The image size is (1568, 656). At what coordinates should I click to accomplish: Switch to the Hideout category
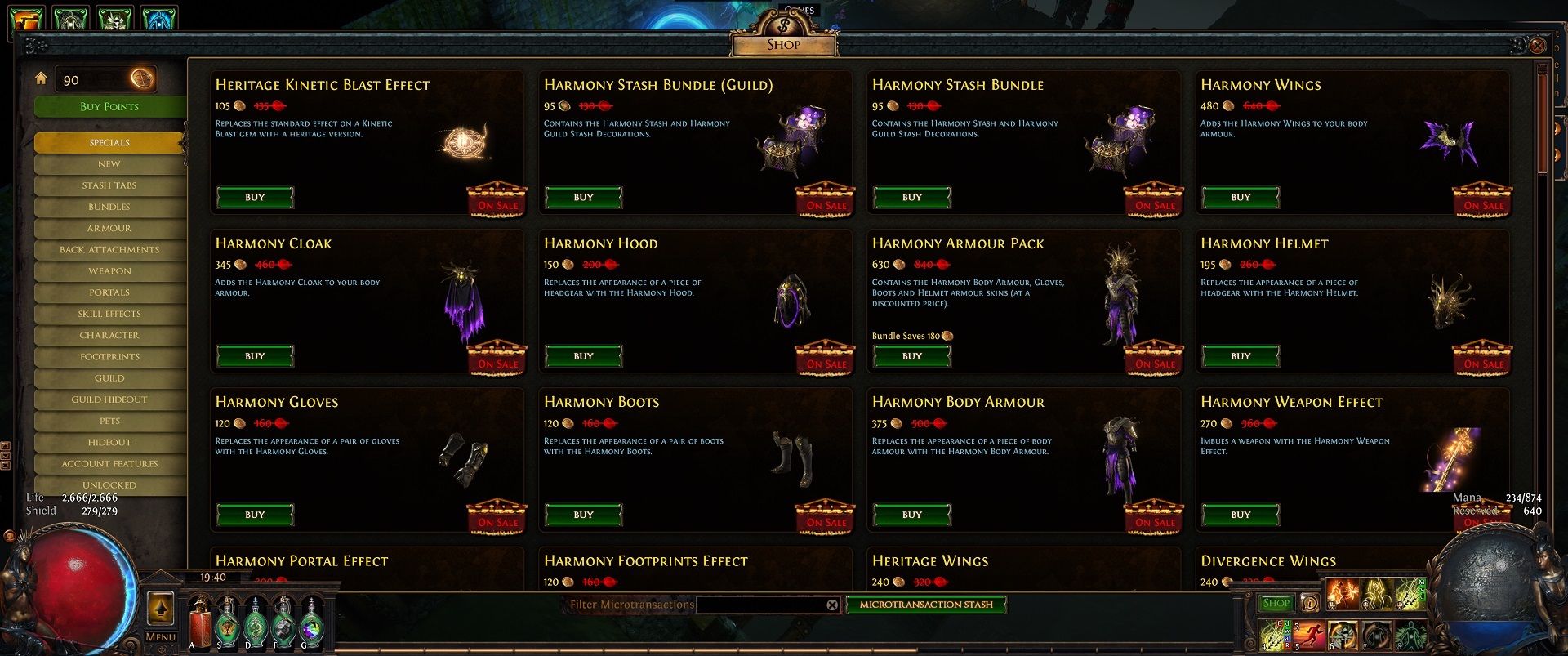(109, 442)
